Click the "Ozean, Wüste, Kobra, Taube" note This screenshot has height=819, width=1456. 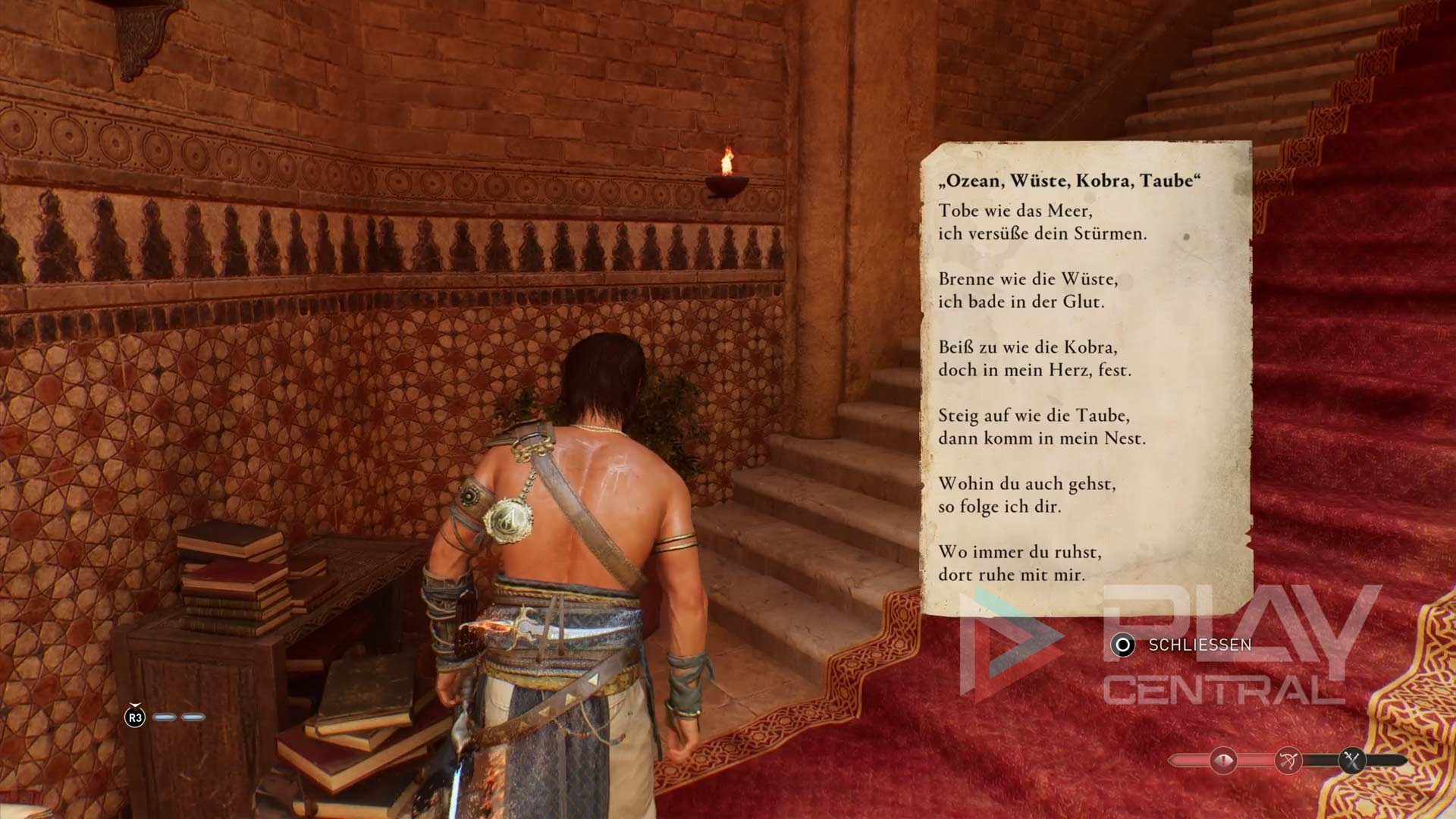[1085, 377]
